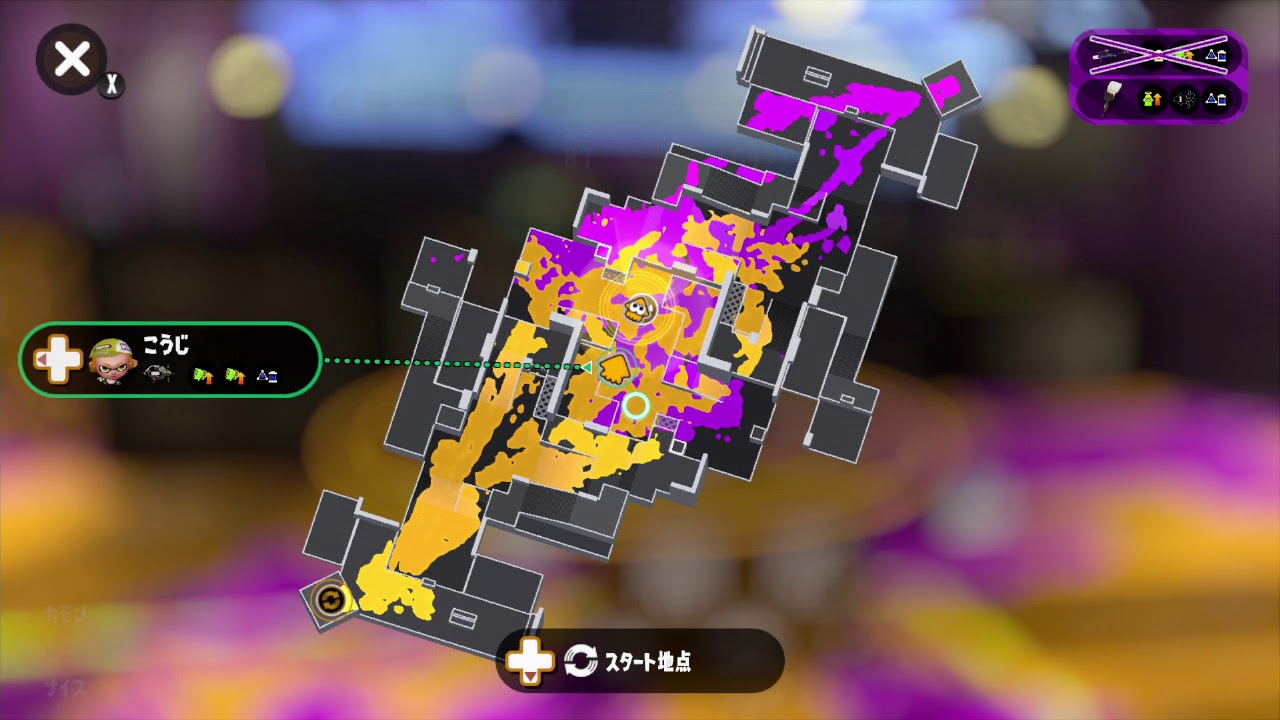Click the weapon icon next to こうじ's name
This screenshot has width=1280, height=720.
[158, 373]
